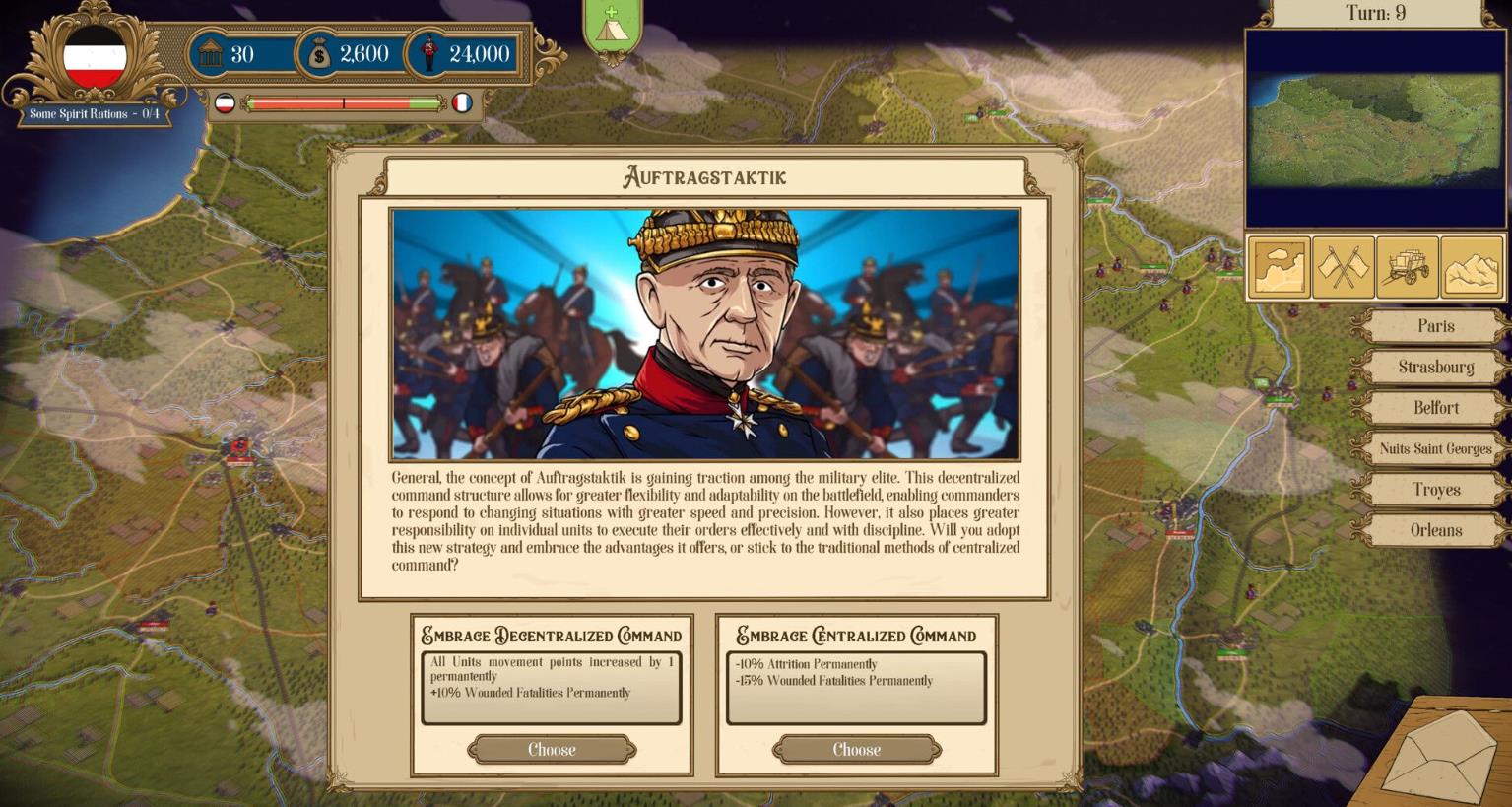The image size is (1512, 807).
Task: Switch to the territory map mode icon
Action: (1279, 268)
